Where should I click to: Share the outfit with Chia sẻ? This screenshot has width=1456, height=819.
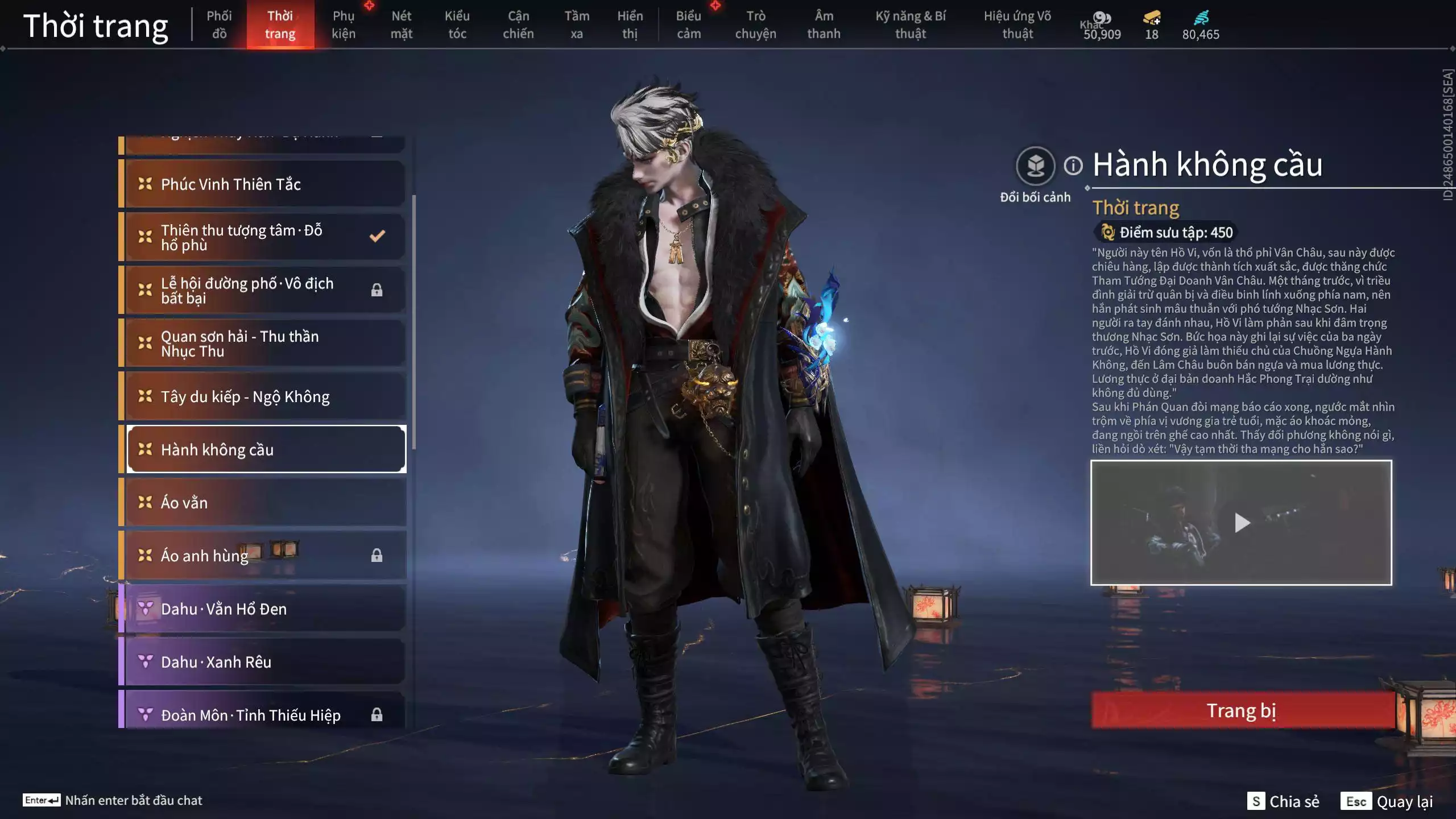(1283, 801)
